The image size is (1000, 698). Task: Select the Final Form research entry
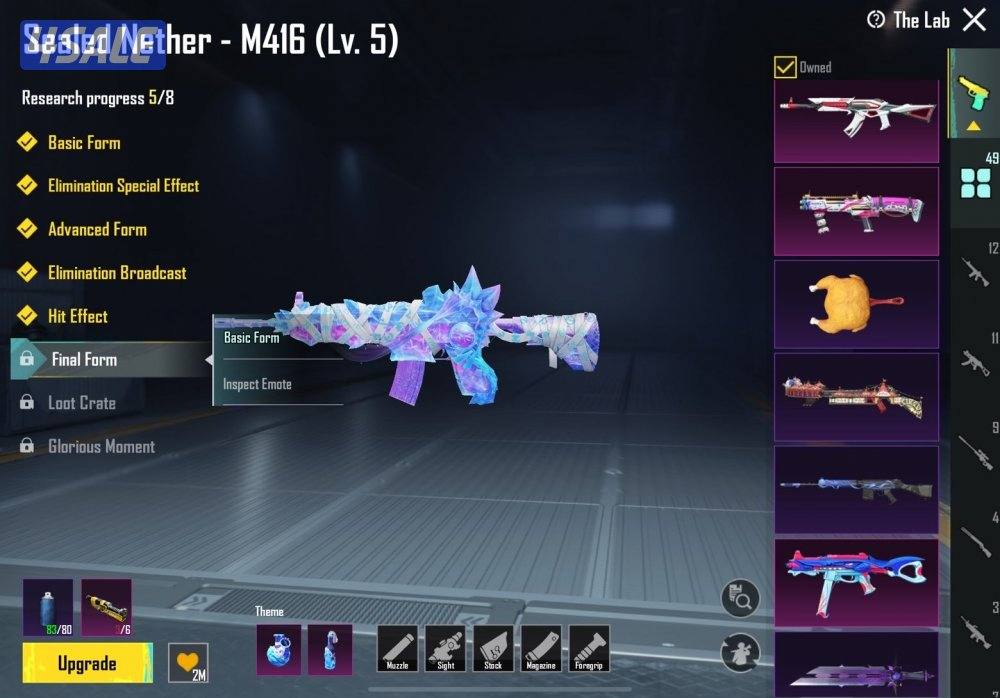[84, 360]
